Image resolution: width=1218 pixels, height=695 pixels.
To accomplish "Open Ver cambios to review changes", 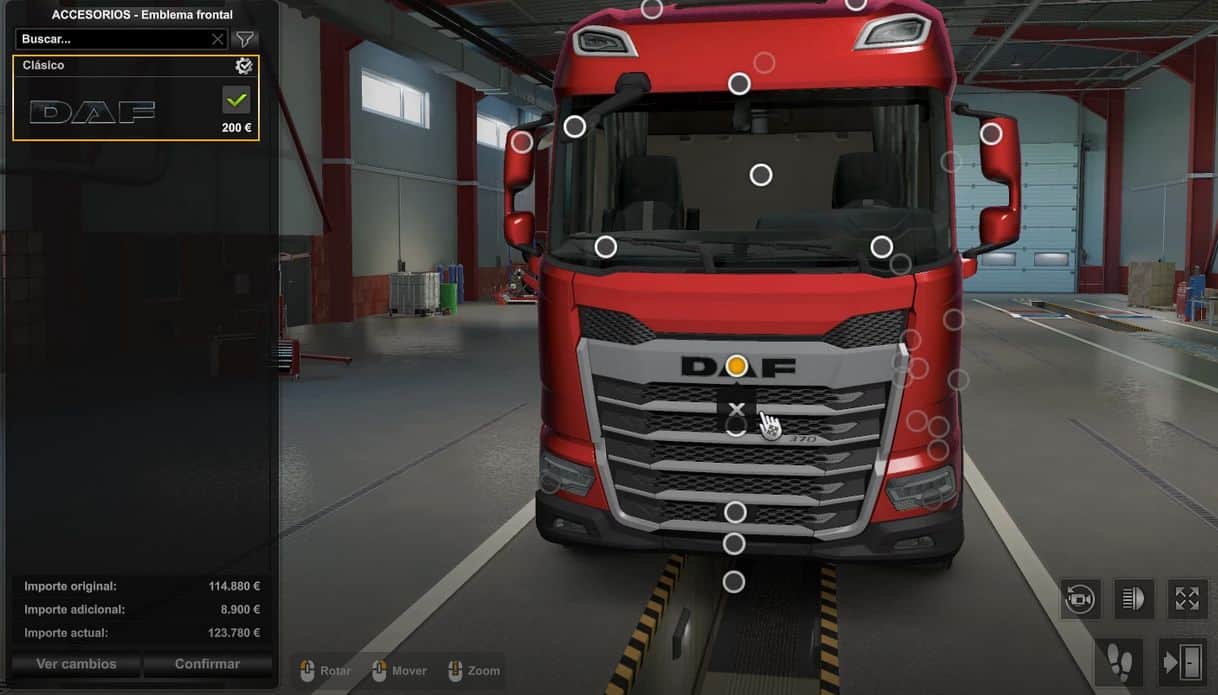I will coord(76,664).
